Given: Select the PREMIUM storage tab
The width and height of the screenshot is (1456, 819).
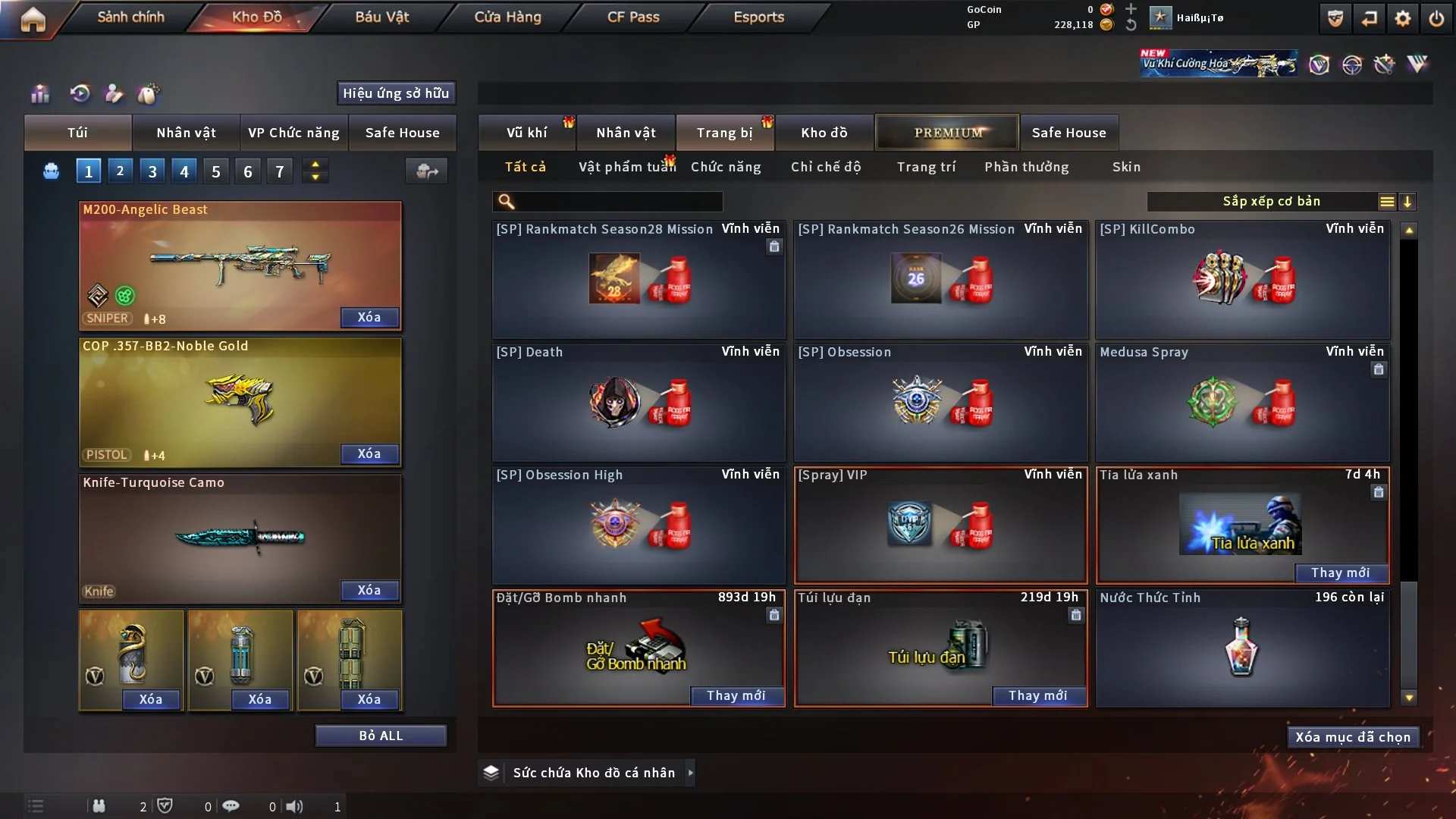Looking at the screenshot, I should [x=948, y=133].
